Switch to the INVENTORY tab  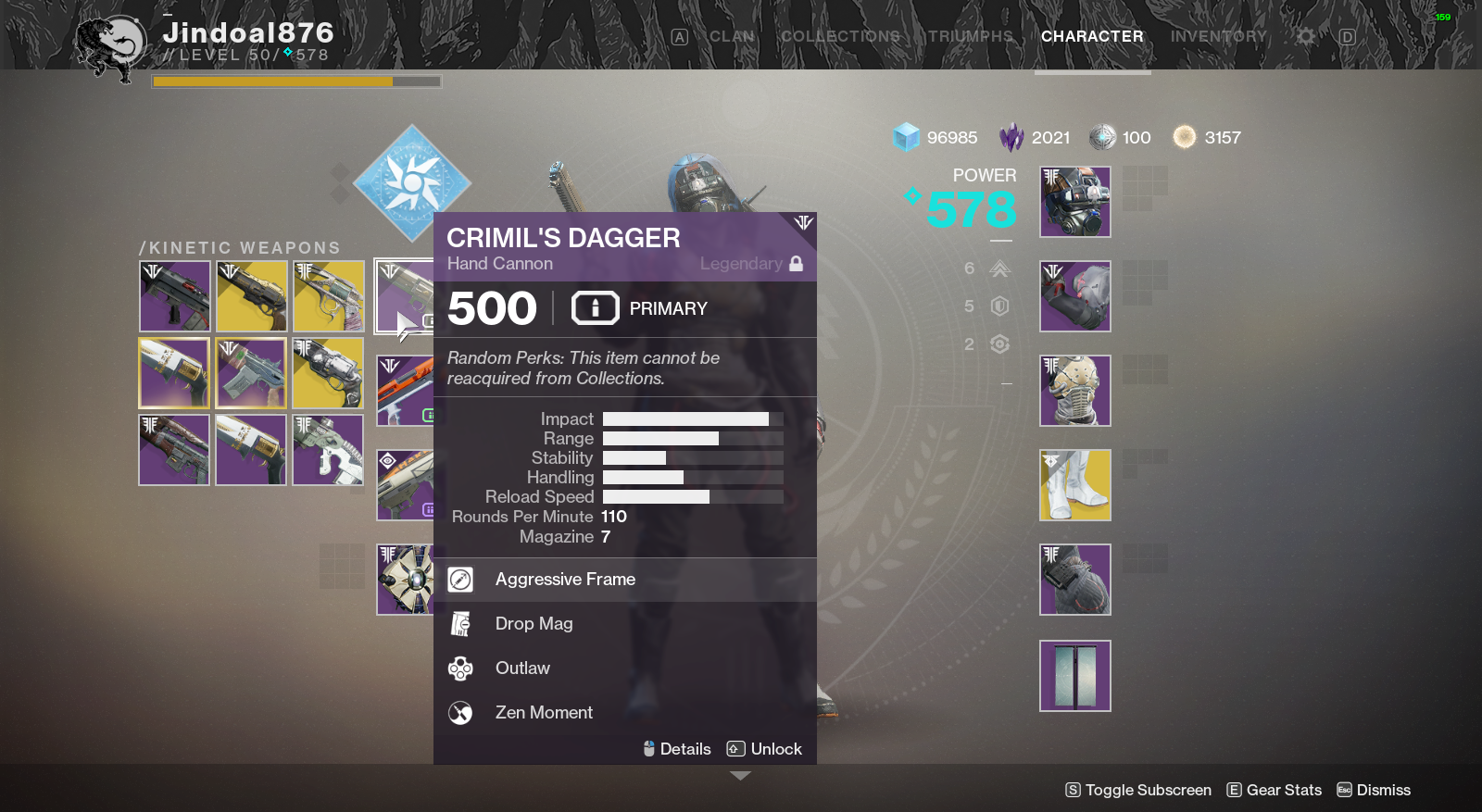[x=1218, y=36]
